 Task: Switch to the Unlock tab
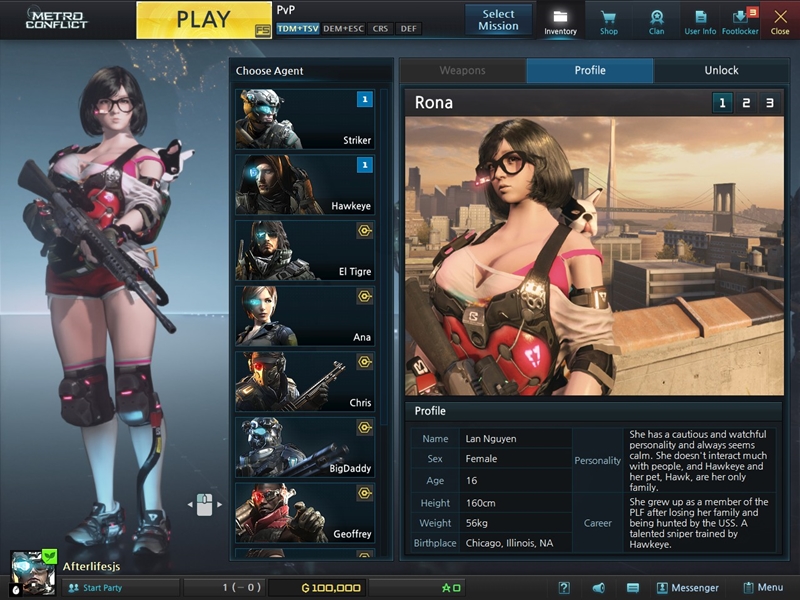pos(720,71)
